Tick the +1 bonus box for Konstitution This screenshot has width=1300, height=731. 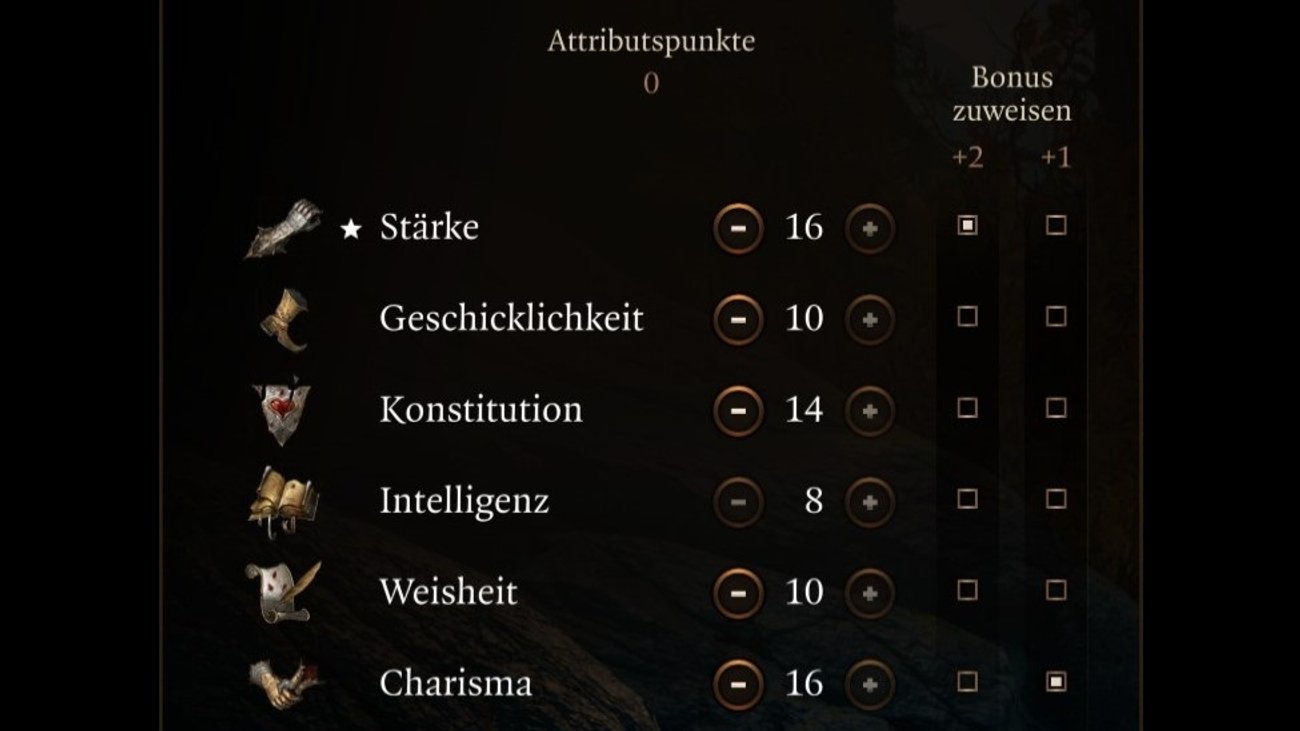point(1056,408)
